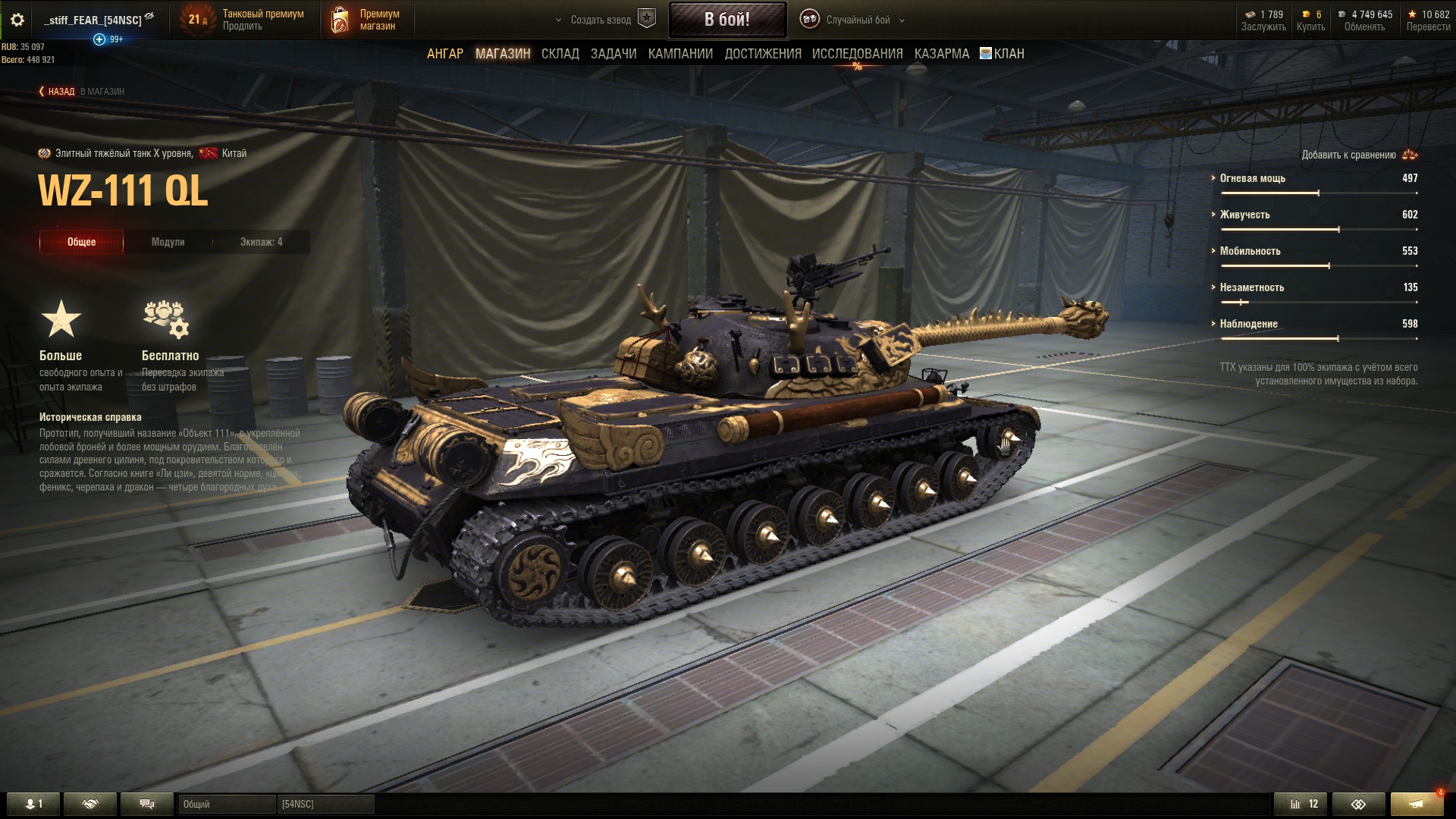
Task: Switch to the Экипаж: 4 crew tab
Action: tap(261, 242)
